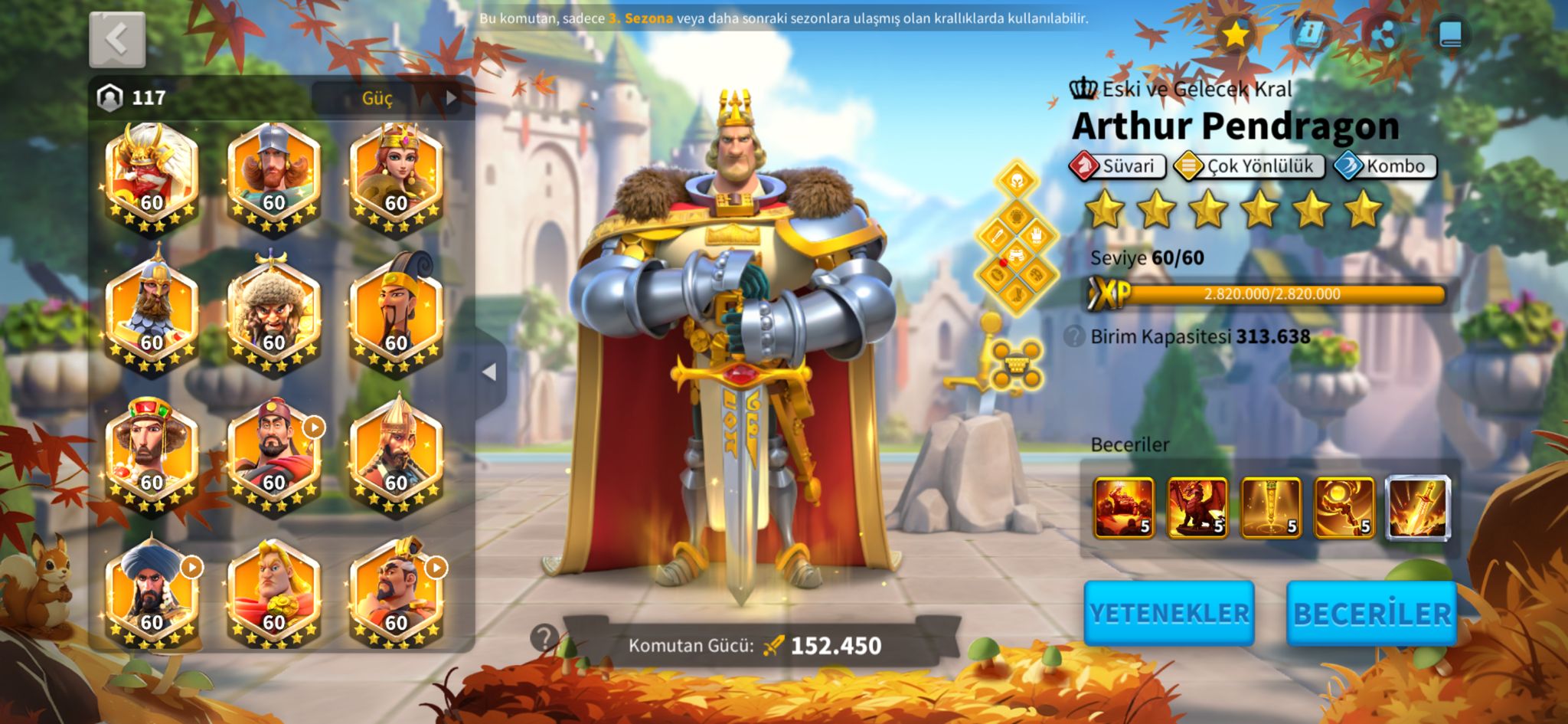Click the gold star favorite icon

pyautogui.click(x=1234, y=34)
